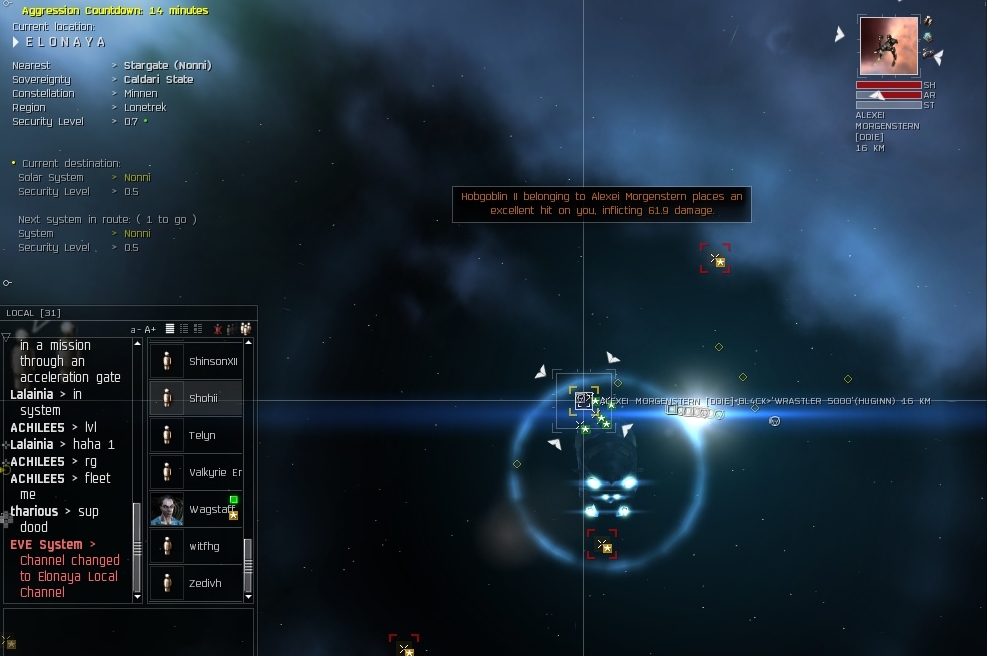Switch chat to the solid-lines text mode

(x=170, y=329)
